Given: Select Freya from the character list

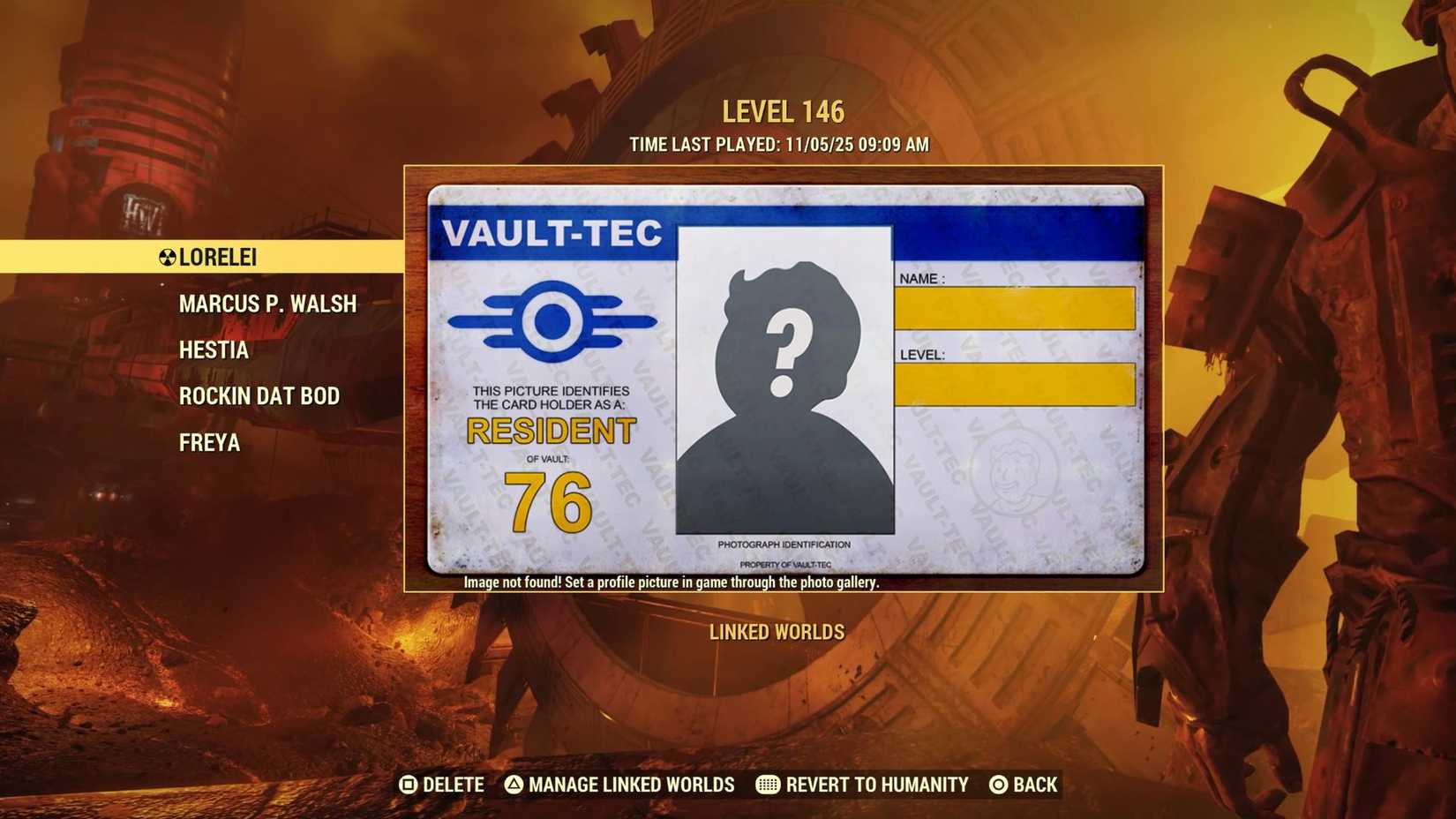Looking at the screenshot, I should 208,442.
